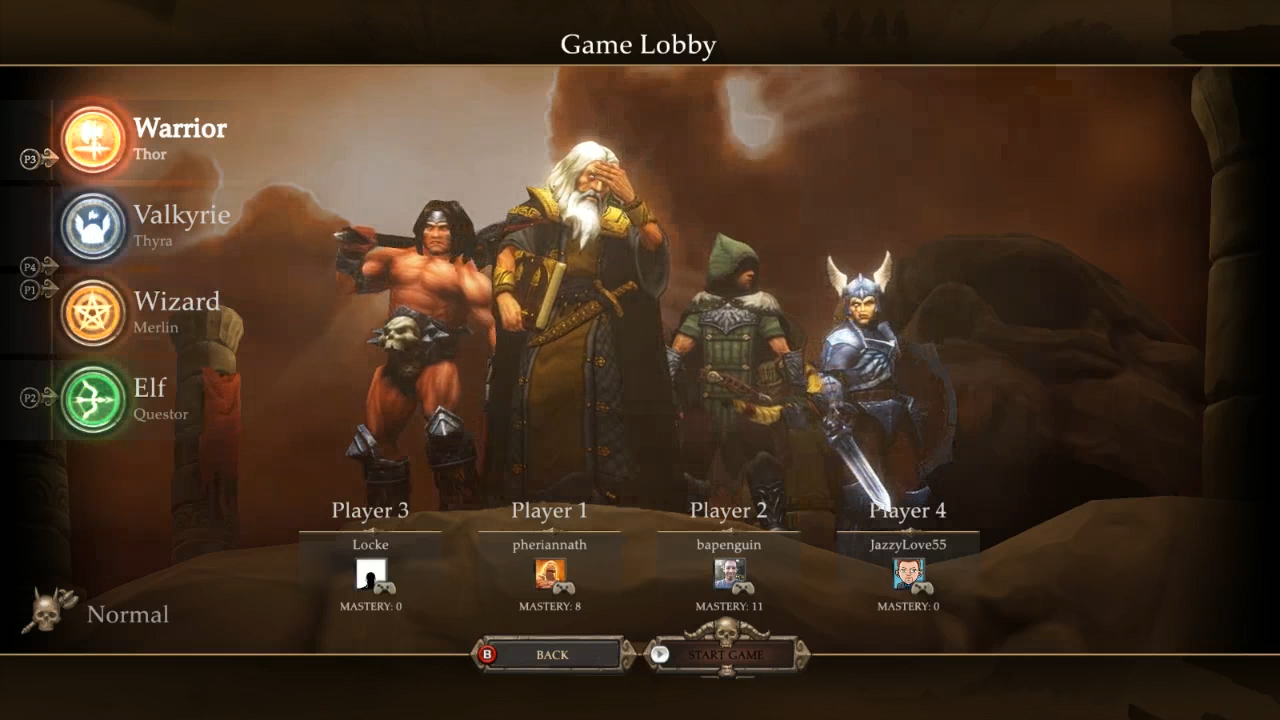View pheriannath's player avatar
This screenshot has width=1280, height=720.
tap(549, 574)
